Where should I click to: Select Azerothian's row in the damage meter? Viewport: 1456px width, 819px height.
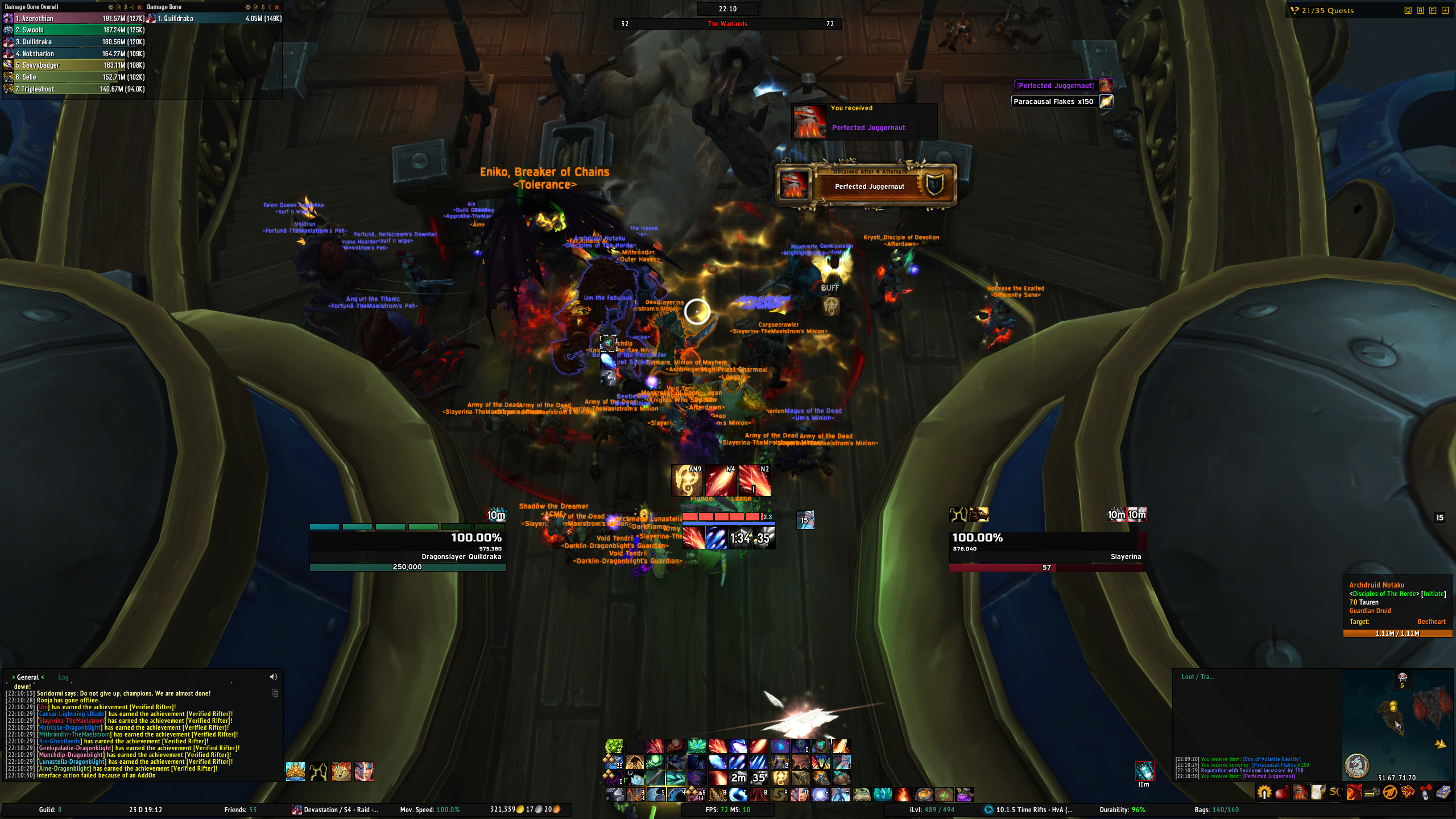74,19
